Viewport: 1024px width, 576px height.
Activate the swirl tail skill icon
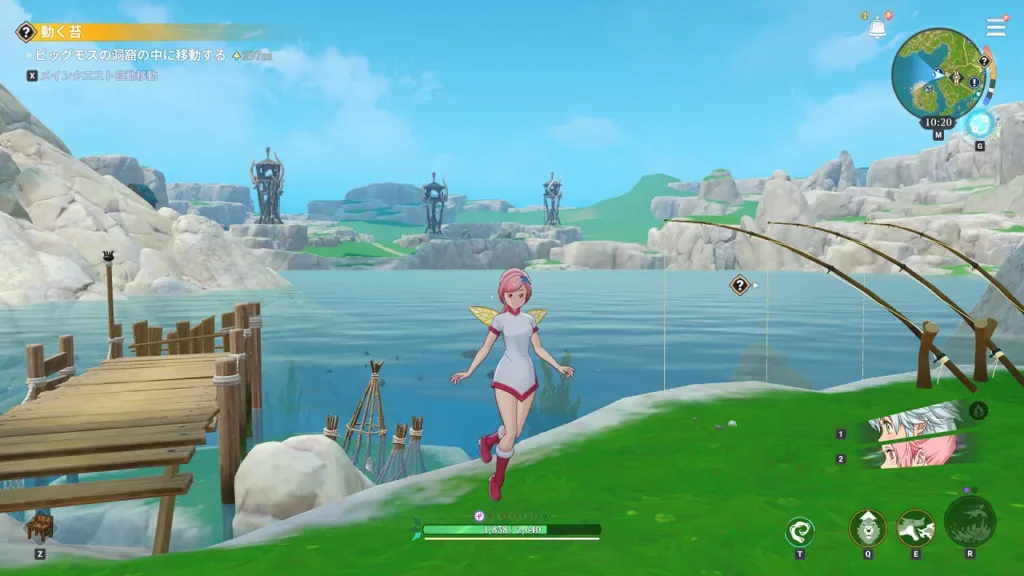pyautogui.click(x=800, y=531)
